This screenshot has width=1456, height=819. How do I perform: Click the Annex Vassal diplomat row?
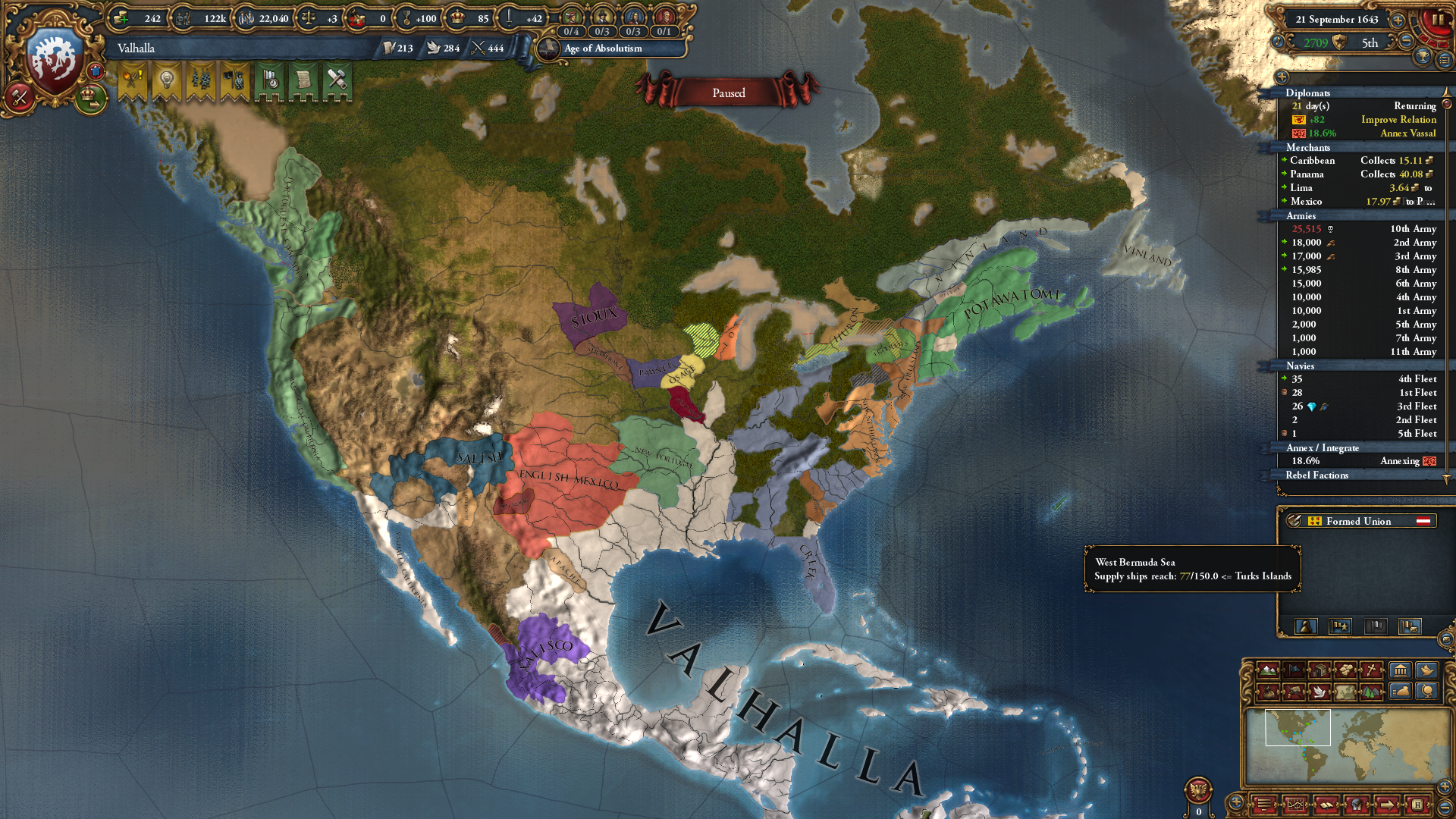[1407, 133]
